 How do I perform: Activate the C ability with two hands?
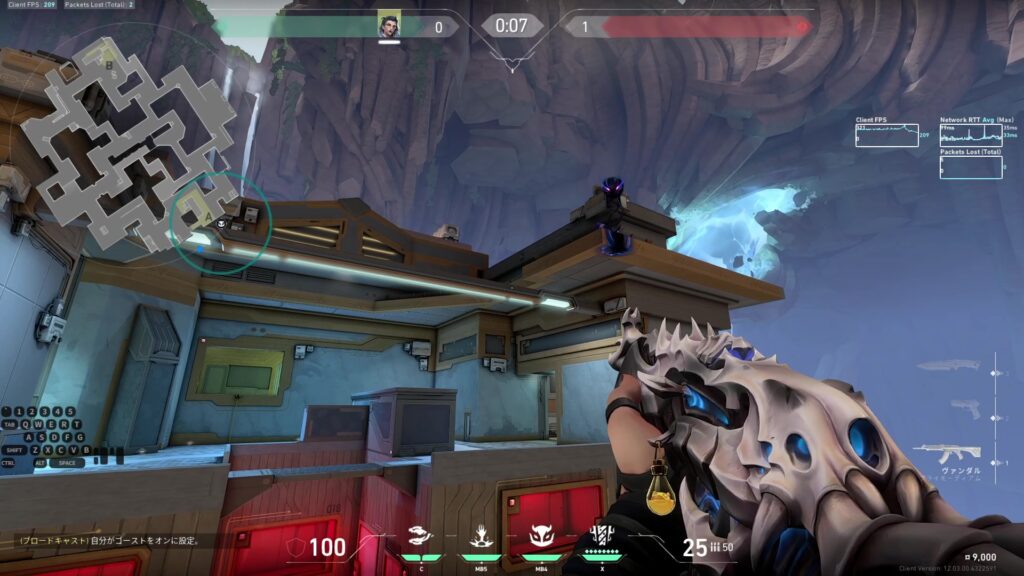point(421,536)
